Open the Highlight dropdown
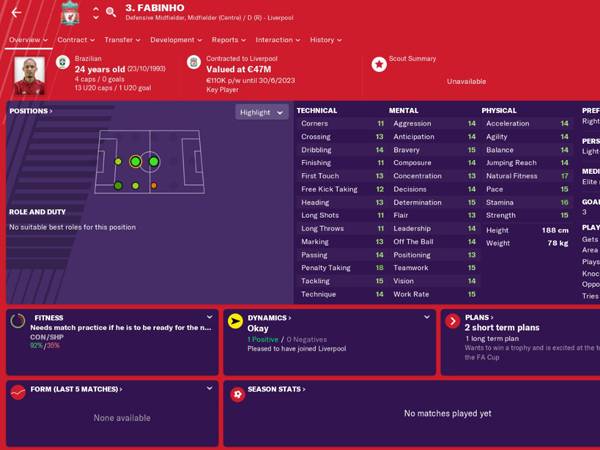Image resolution: width=600 pixels, height=450 pixels. (261, 112)
